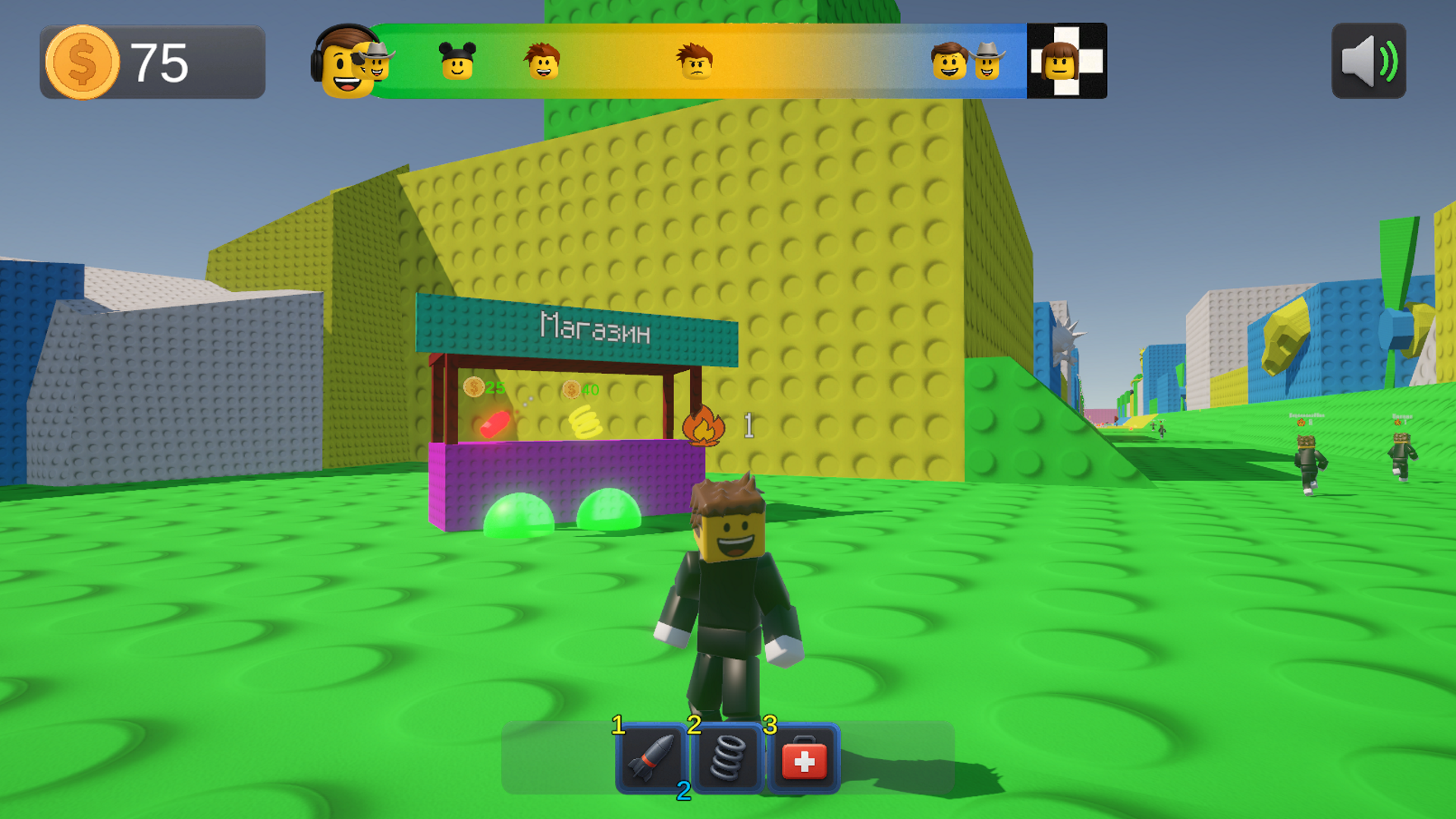
Task: Click the gold coin icon in the currency counter
Action: pyautogui.click(x=83, y=61)
